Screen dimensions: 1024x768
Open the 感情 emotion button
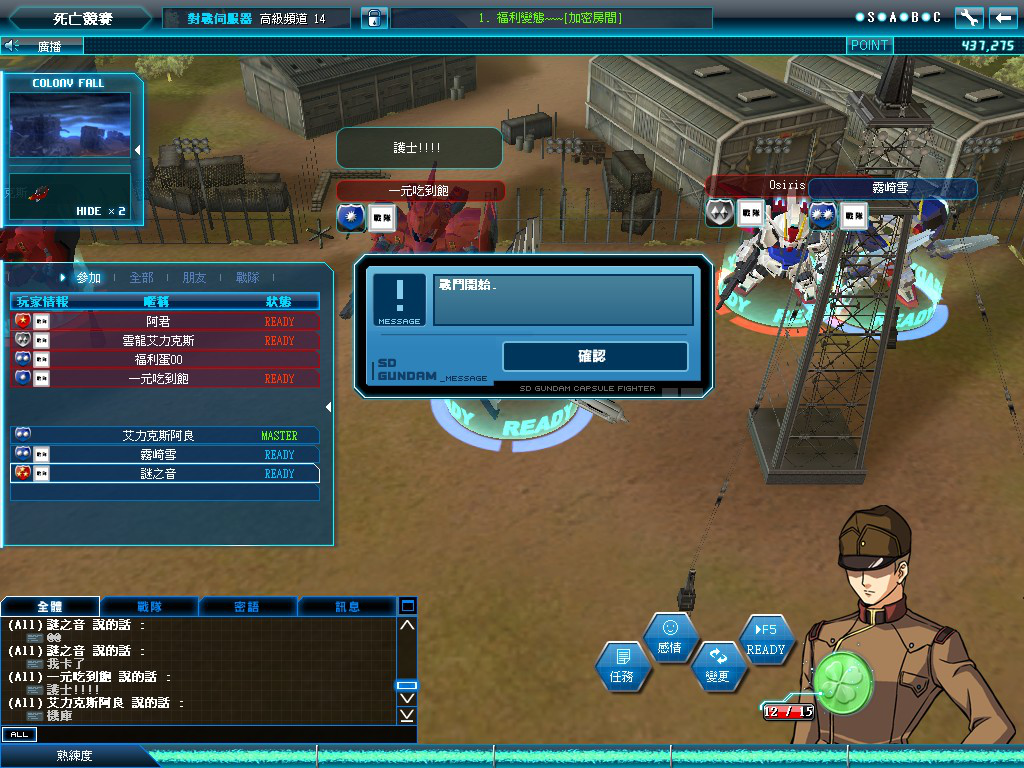pos(670,638)
